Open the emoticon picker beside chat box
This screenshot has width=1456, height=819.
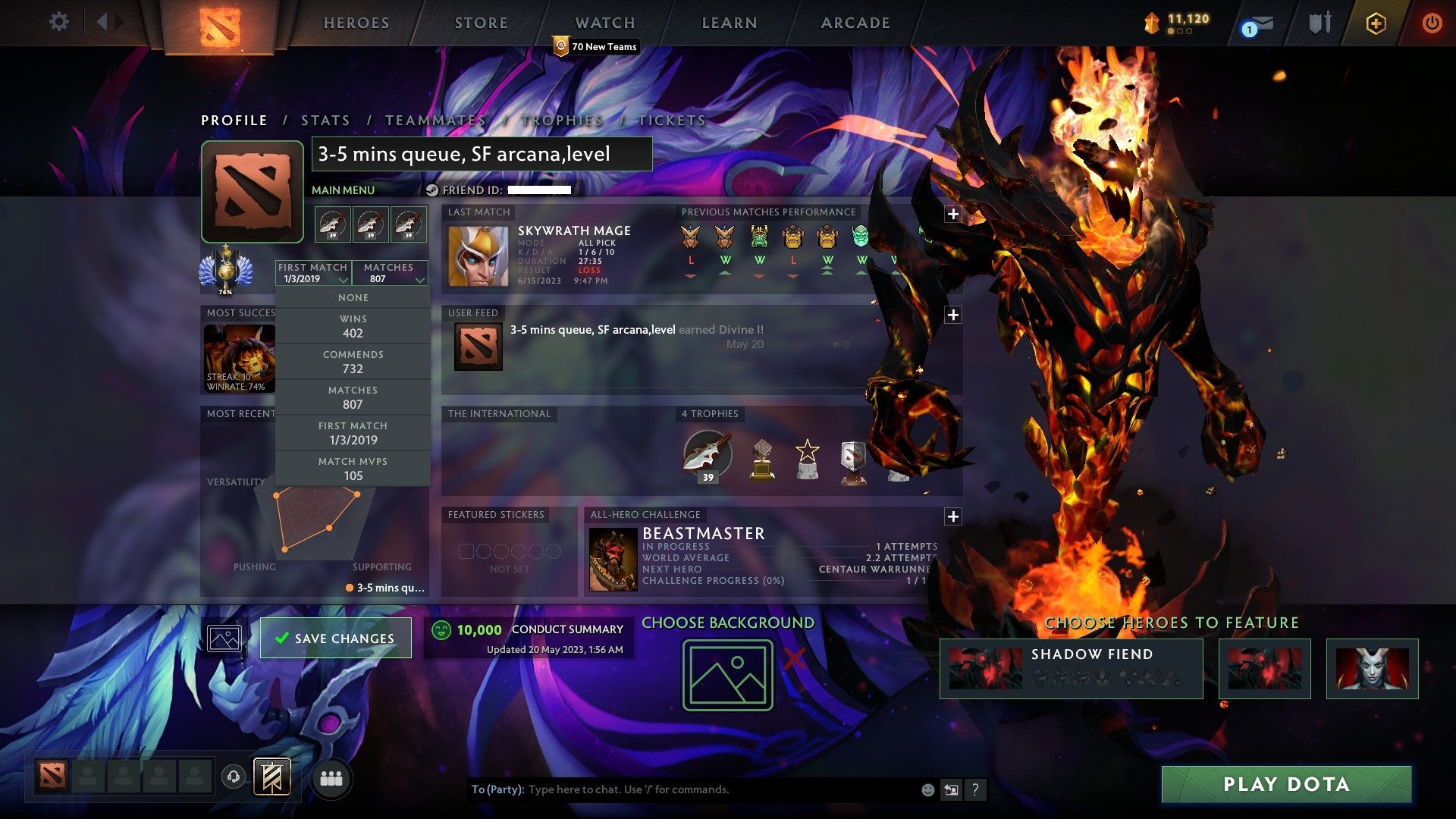928,789
